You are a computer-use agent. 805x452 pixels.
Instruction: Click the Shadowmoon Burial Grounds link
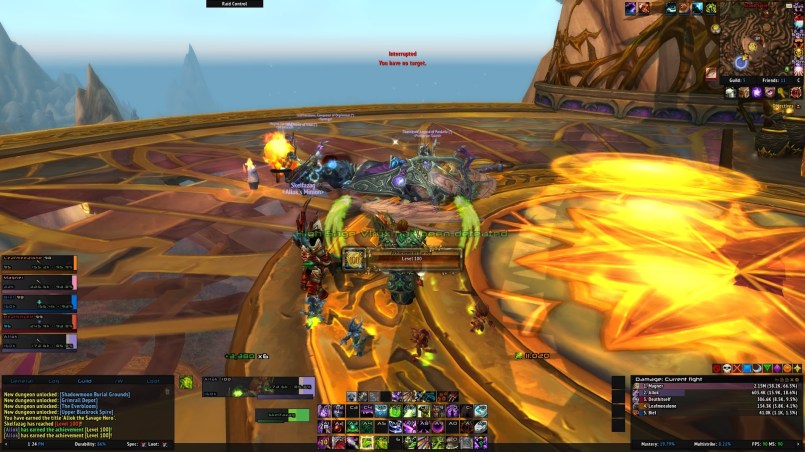click(96, 395)
